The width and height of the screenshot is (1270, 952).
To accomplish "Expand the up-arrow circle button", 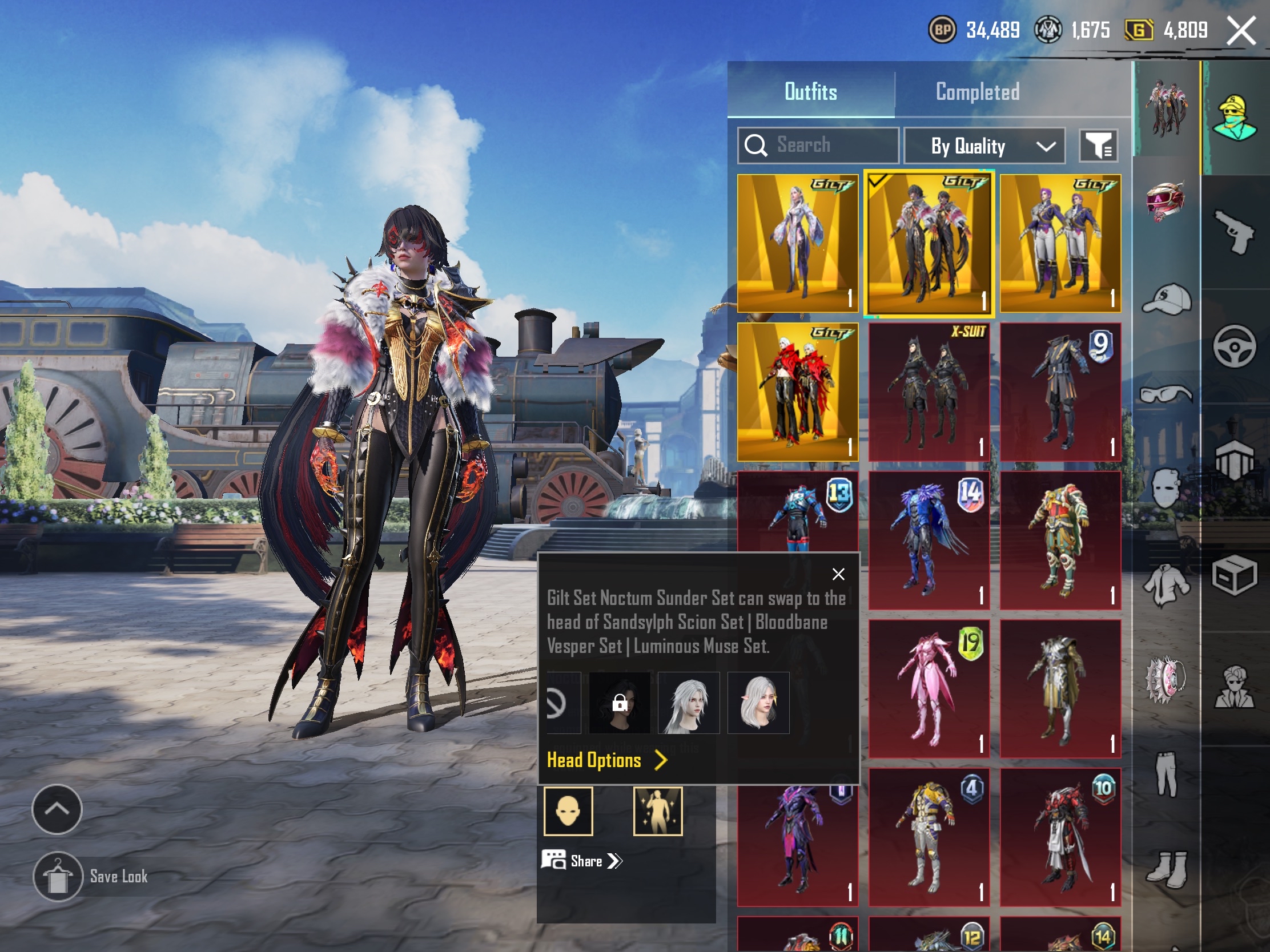I will (x=57, y=809).
